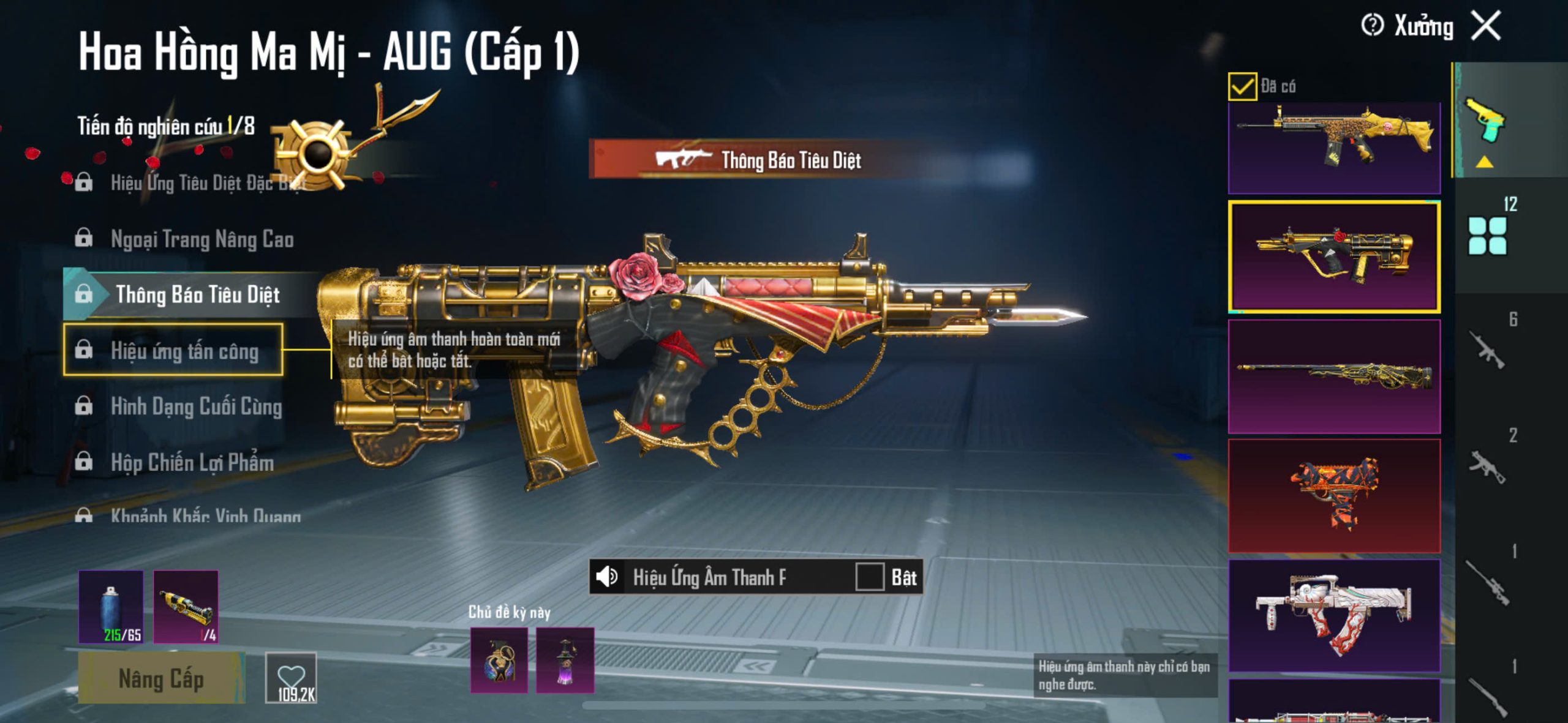Select the blue paint can material slot
This screenshot has height=723, width=1568.
pyautogui.click(x=111, y=606)
